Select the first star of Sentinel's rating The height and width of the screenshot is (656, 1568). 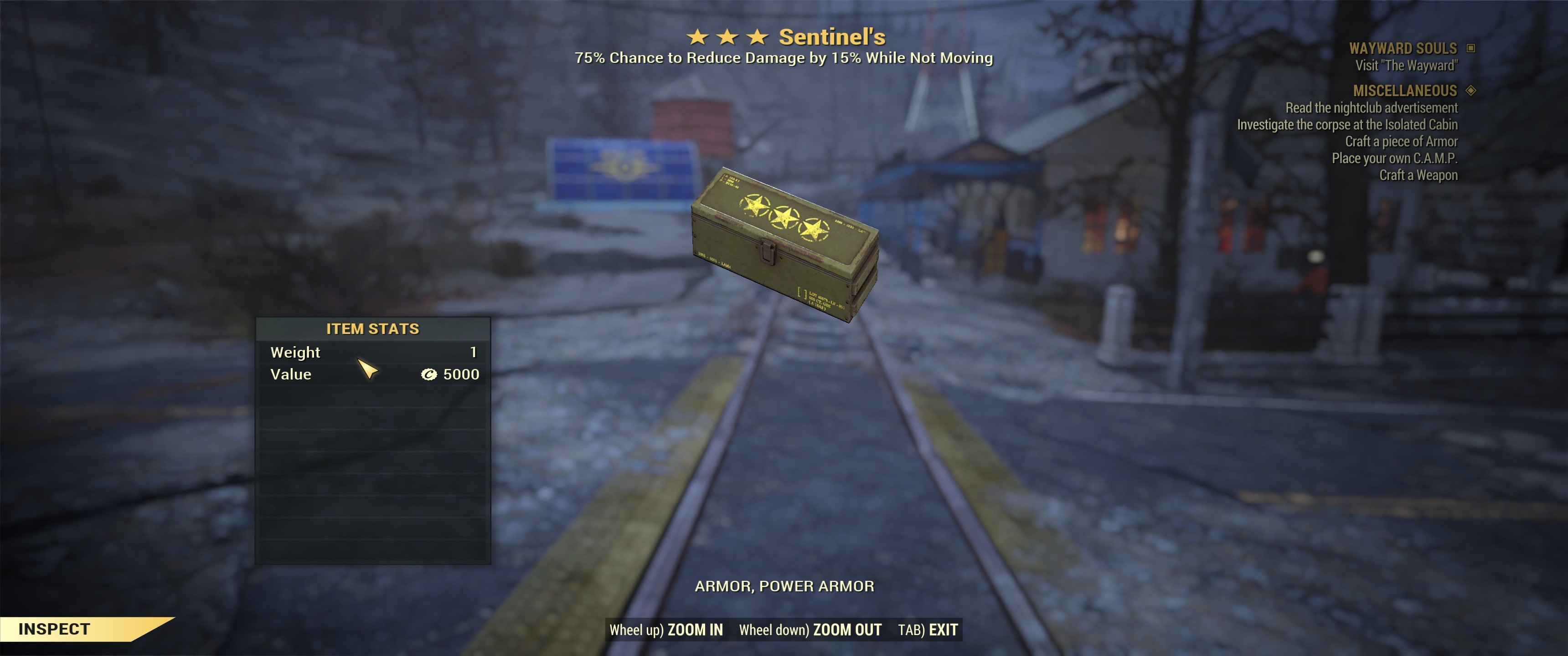pyautogui.click(x=697, y=38)
